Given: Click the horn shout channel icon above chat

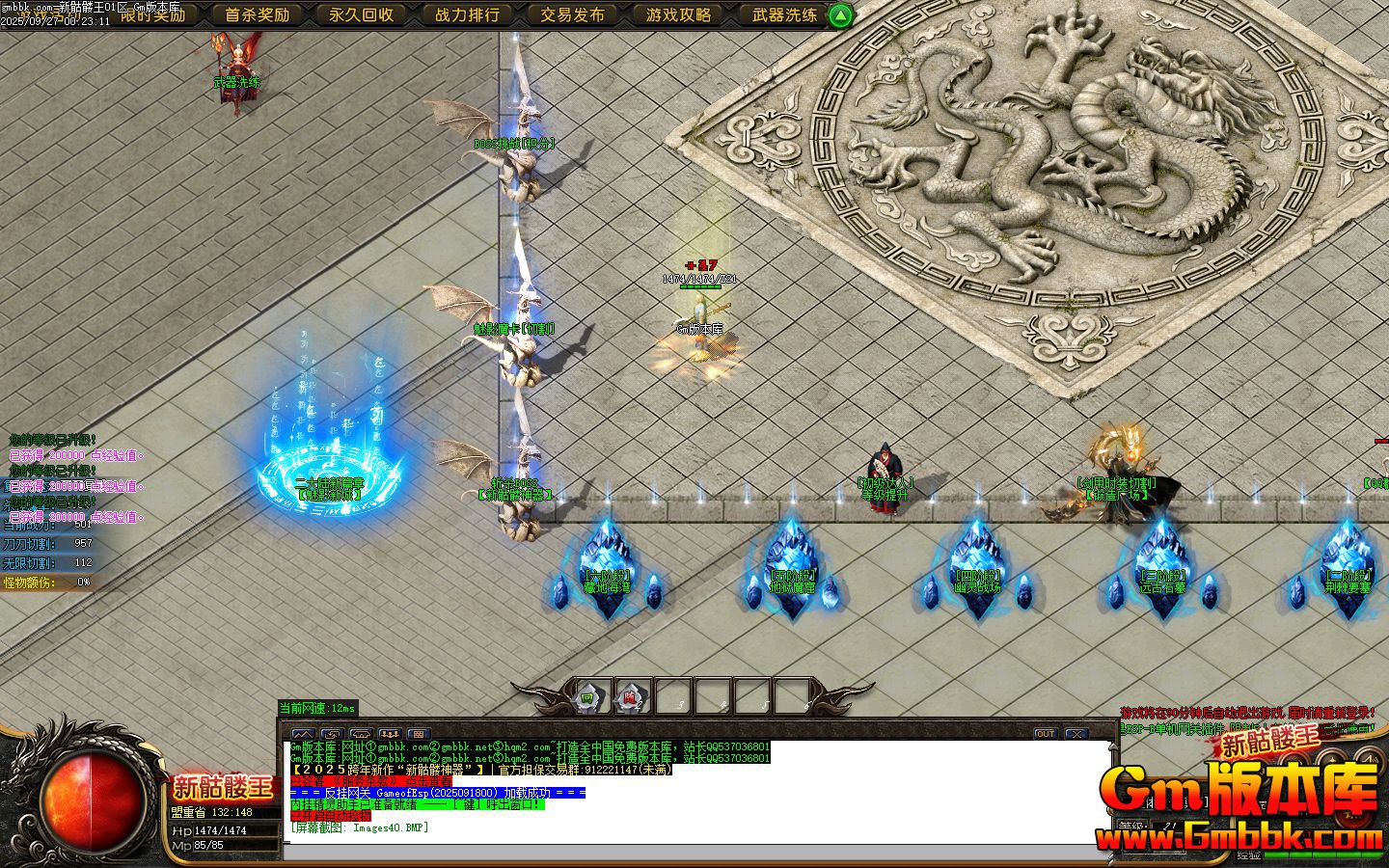Looking at the screenshot, I should pyautogui.click(x=361, y=734).
